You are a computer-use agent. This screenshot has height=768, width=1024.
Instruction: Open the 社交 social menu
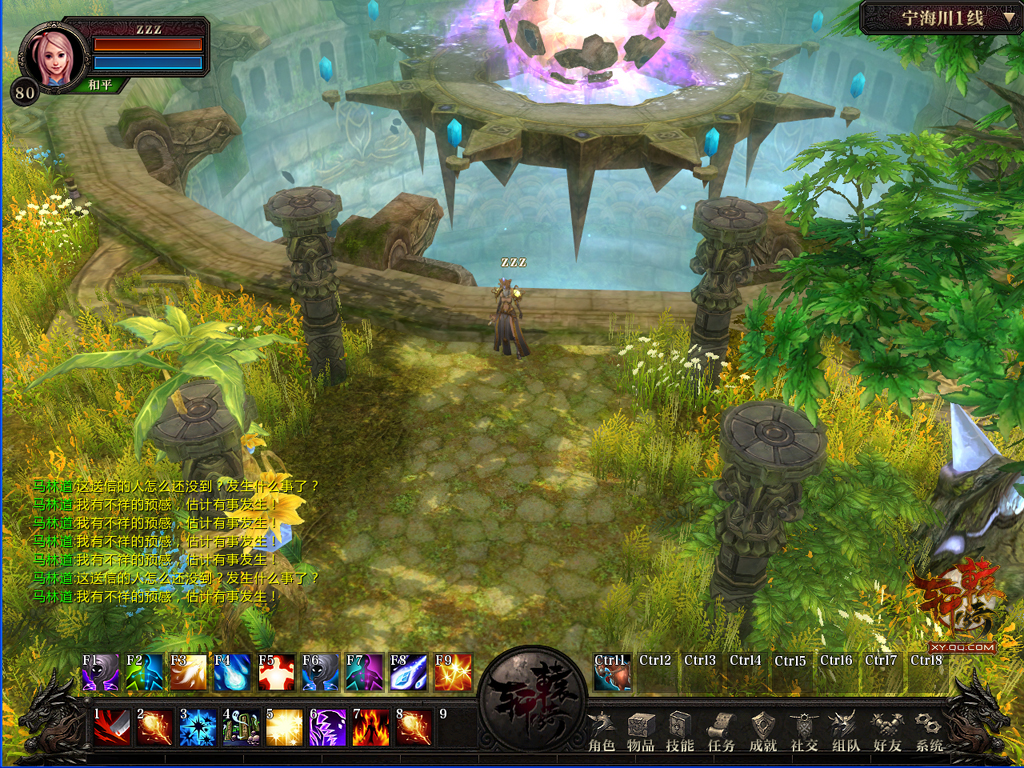804,731
